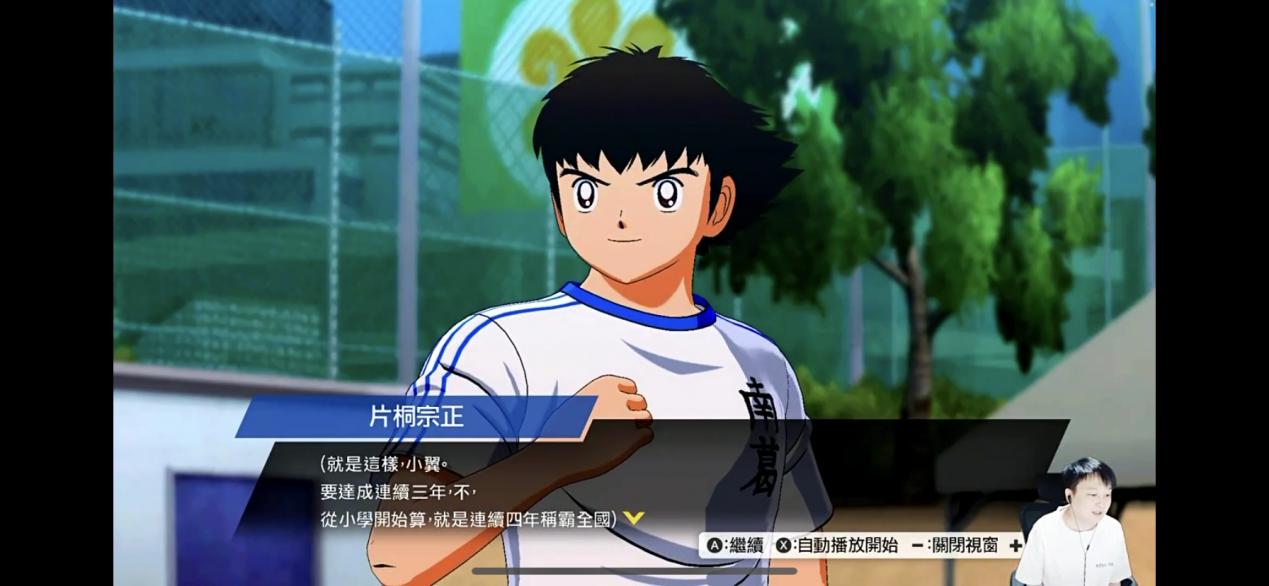Click the yellow dialogue continue arrow
Viewport: 1269px width, 586px height.
pos(633,518)
